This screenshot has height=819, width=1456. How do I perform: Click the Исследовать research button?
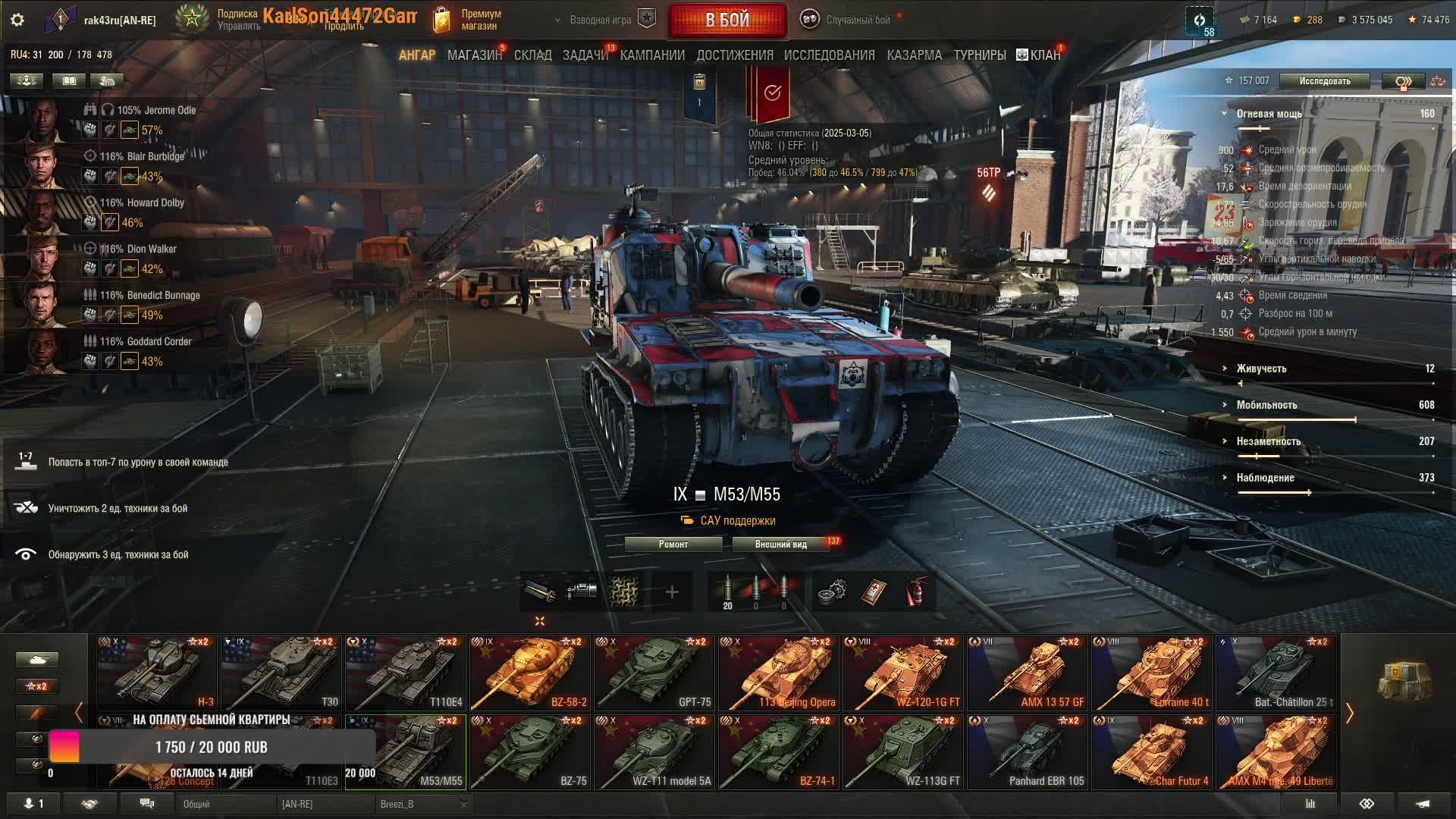pyautogui.click(x=1324, y=81)
